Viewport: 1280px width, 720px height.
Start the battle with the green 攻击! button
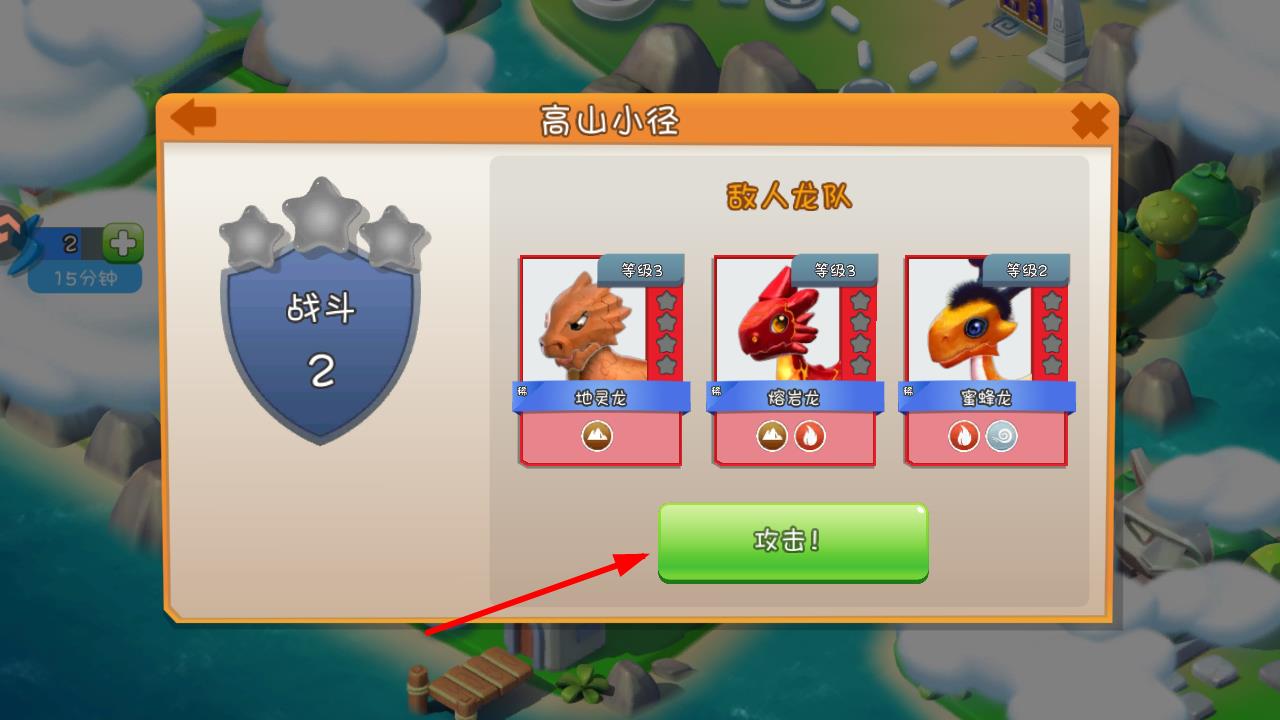coord(792,541)
